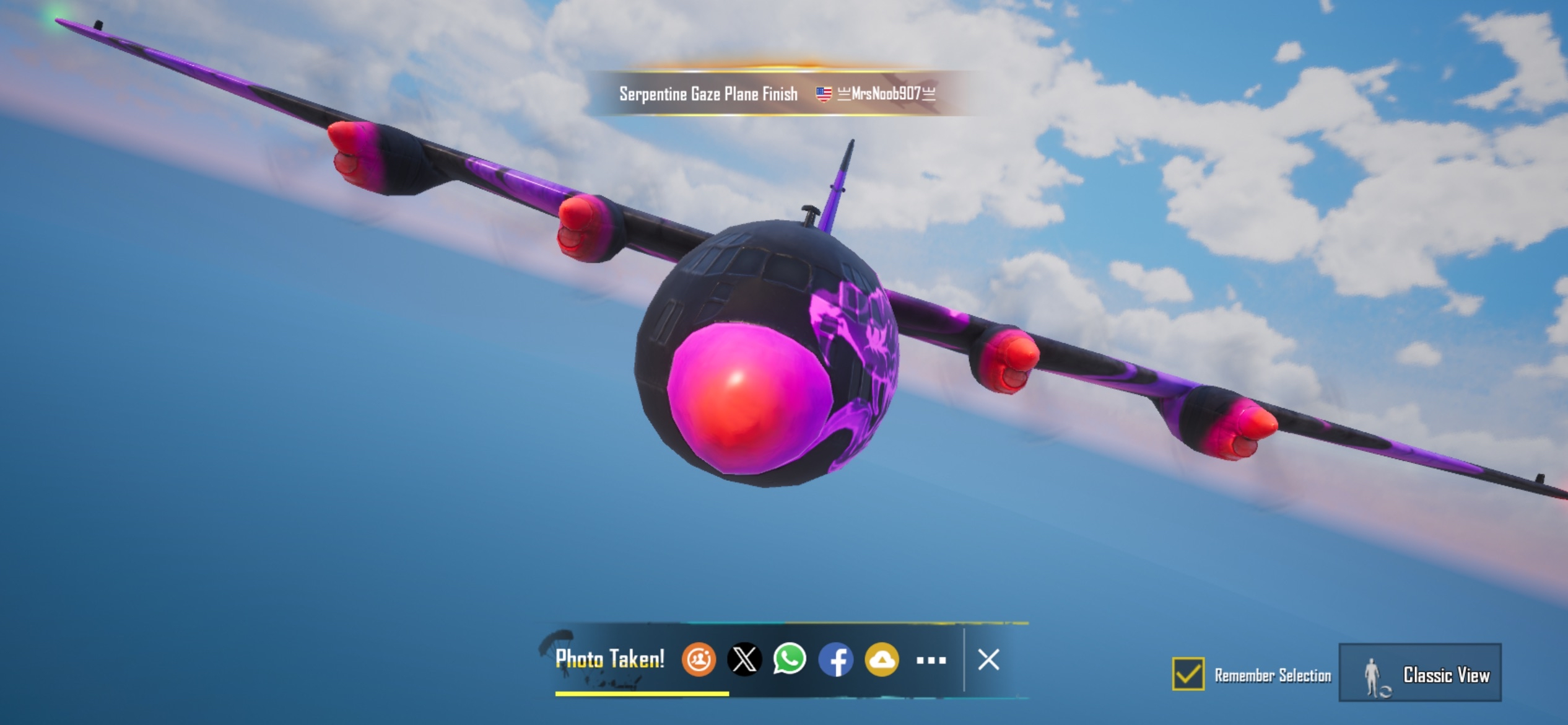This screenshot has width=1568, height=725.
Task: Close the Photo Taken share bar
Action: (x=988, y=659)
